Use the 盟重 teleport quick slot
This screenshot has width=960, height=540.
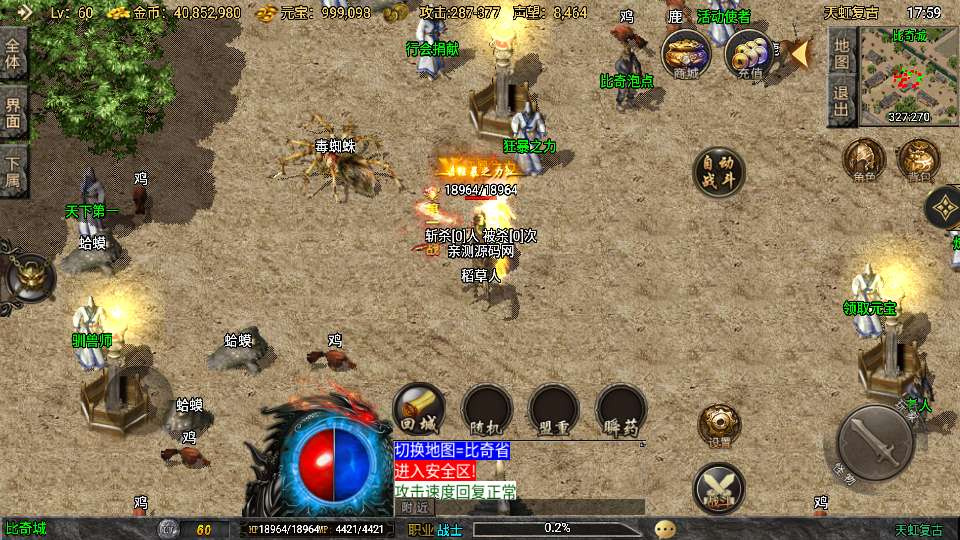554,408
